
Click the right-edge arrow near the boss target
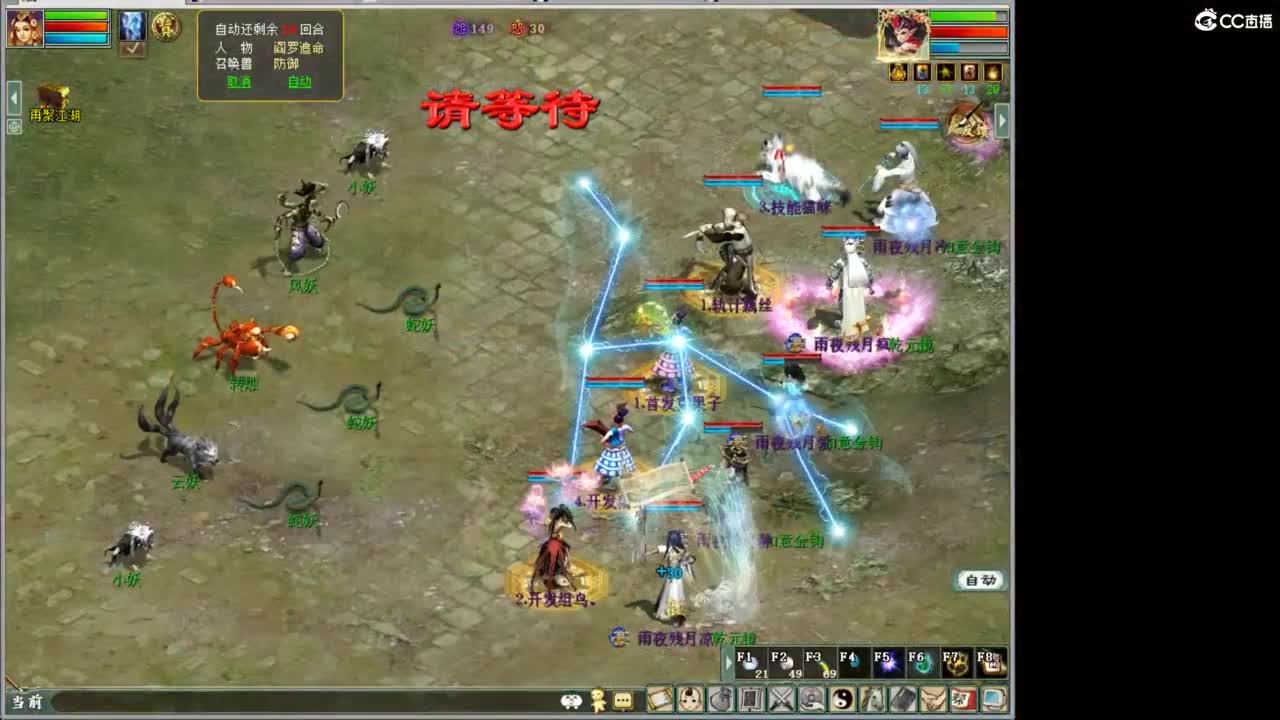point(1002,121)
